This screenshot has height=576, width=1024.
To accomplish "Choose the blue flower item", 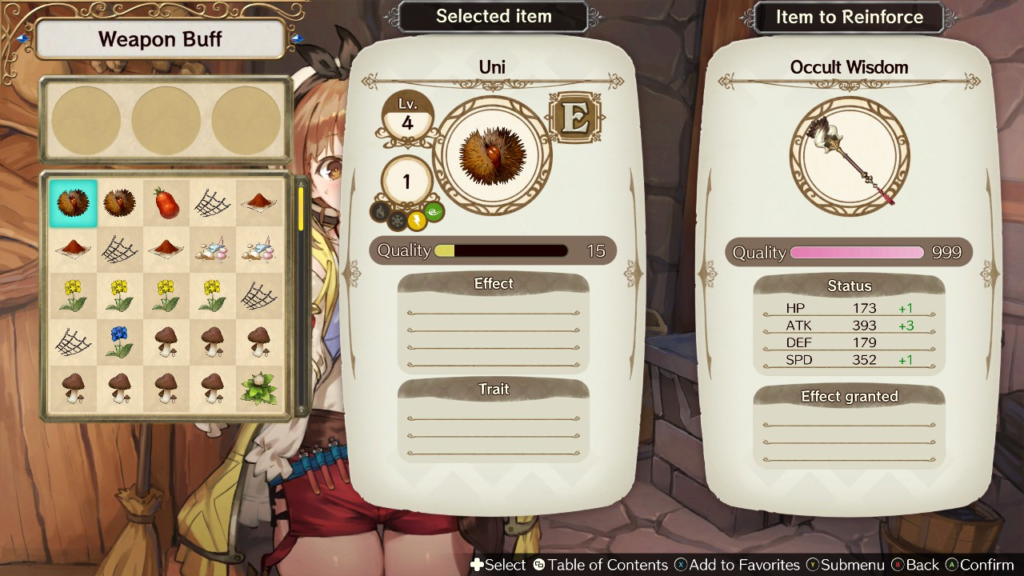I will coord(119,342).
